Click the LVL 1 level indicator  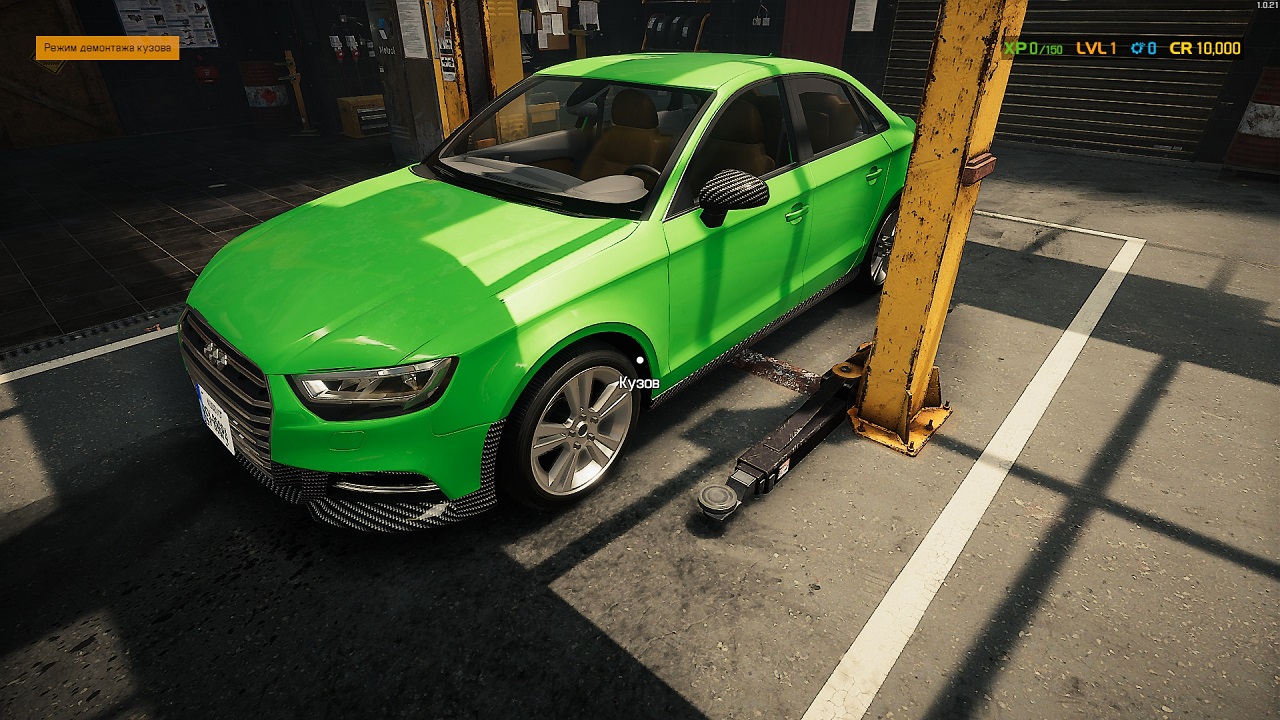click(x=1095, y=48)
